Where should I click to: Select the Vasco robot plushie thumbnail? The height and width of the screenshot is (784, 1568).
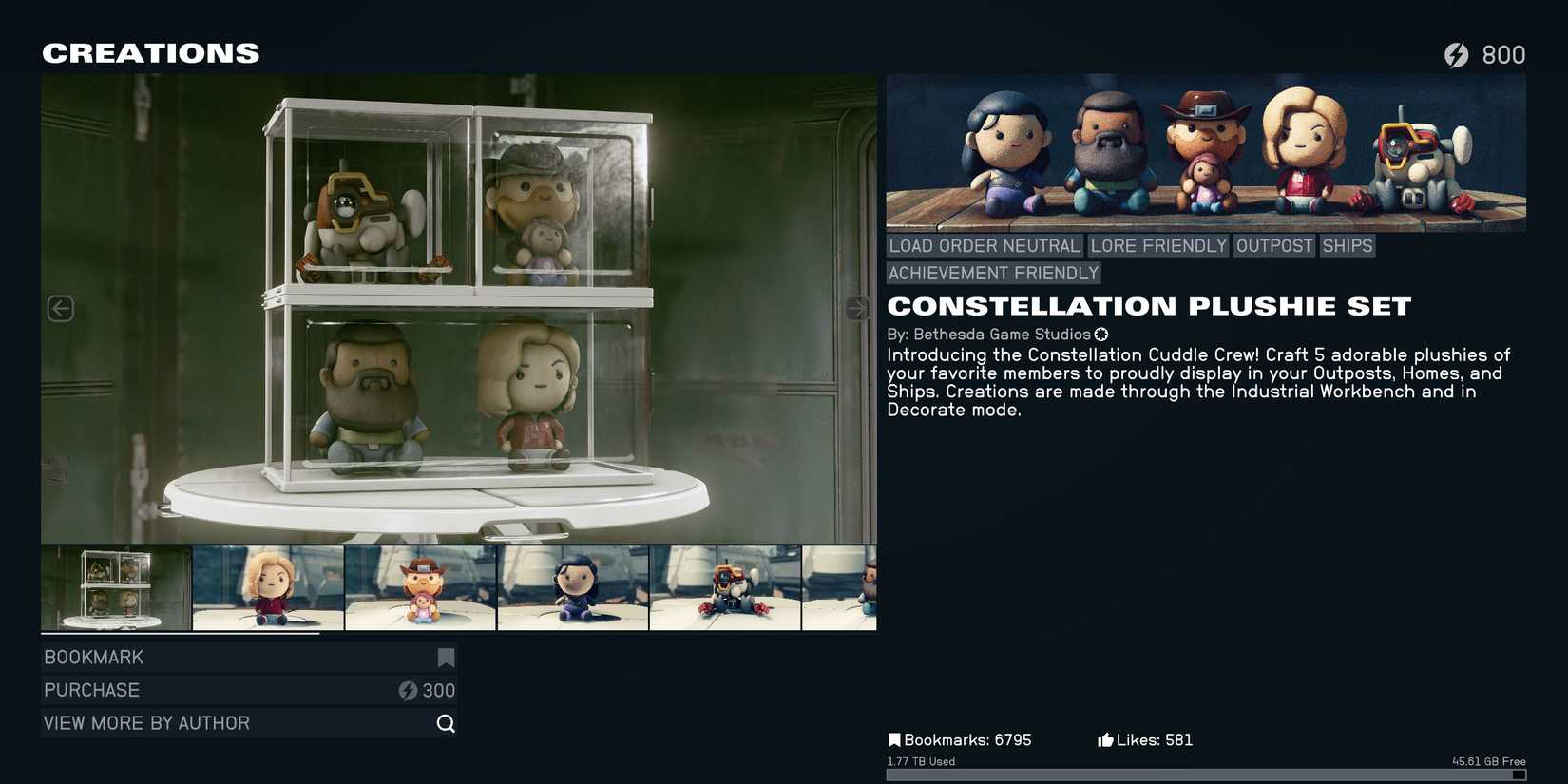tap(726, 588)
